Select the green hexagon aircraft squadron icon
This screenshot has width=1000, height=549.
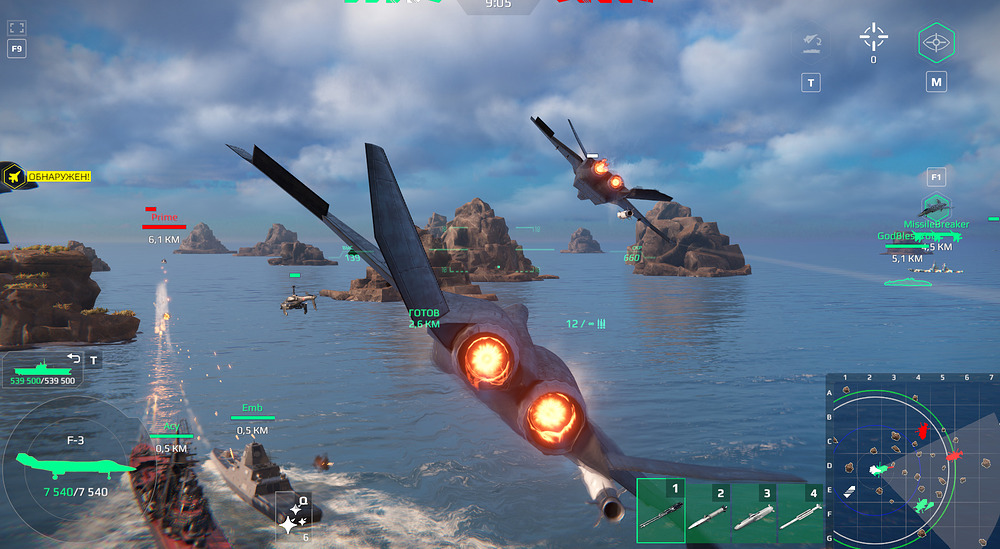point(936,208)
